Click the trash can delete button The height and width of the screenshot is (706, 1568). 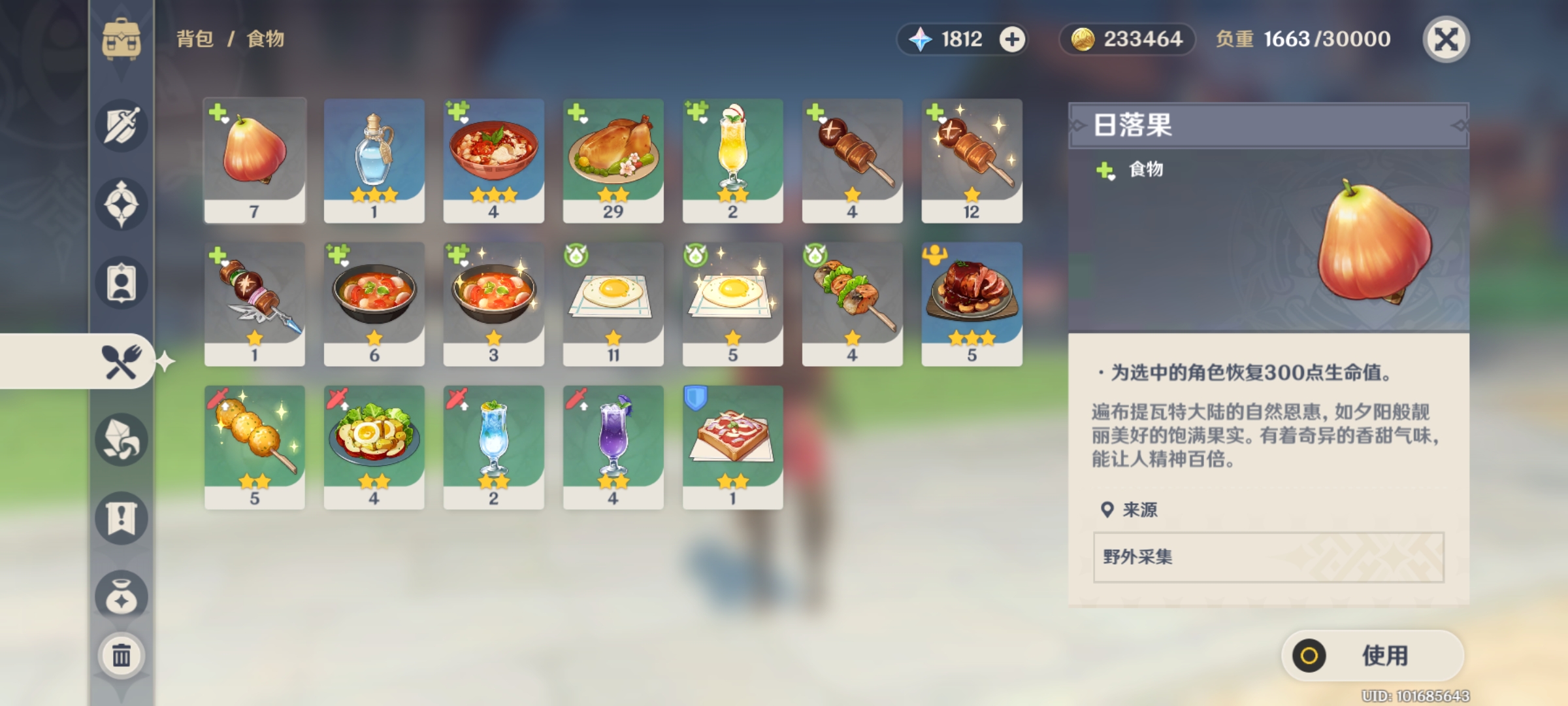tap(122, 655)
